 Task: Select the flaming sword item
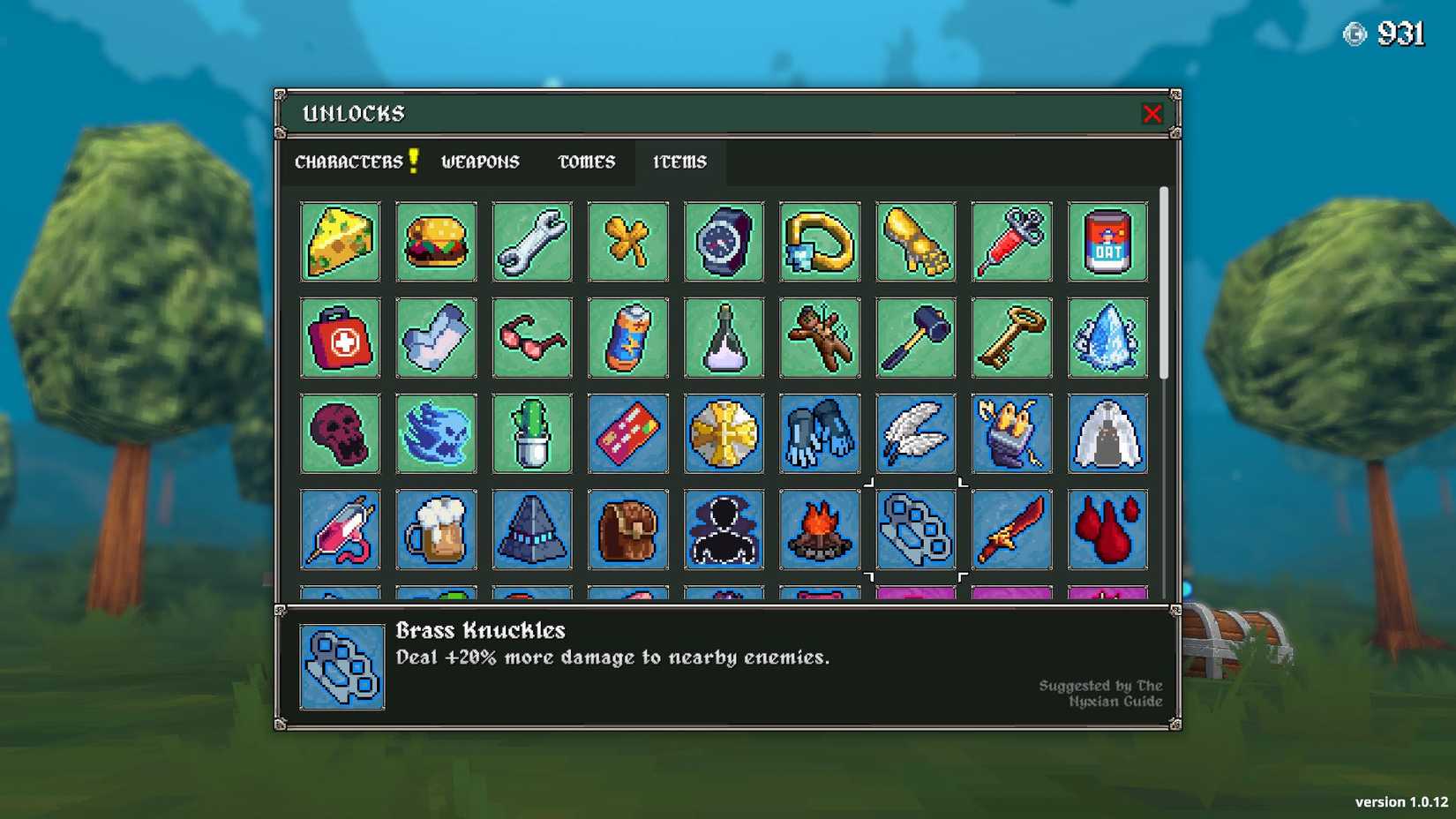1011,530
